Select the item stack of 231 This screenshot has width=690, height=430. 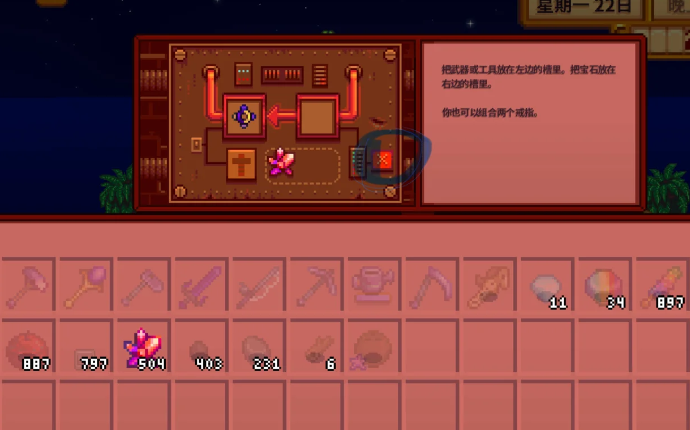(x=258, y=348)
